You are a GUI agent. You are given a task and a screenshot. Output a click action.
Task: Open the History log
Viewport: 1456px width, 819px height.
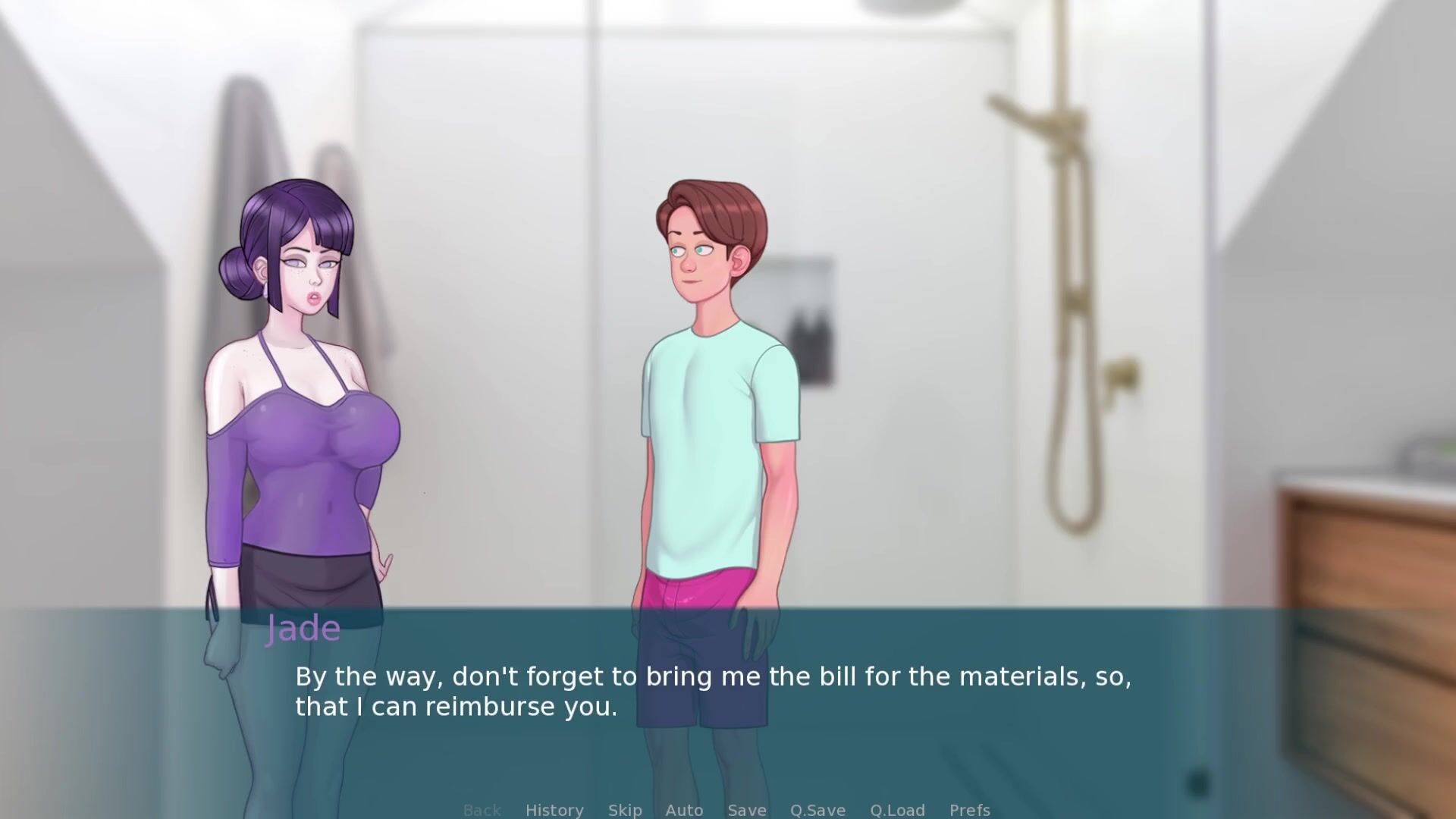tap(554, 810)
